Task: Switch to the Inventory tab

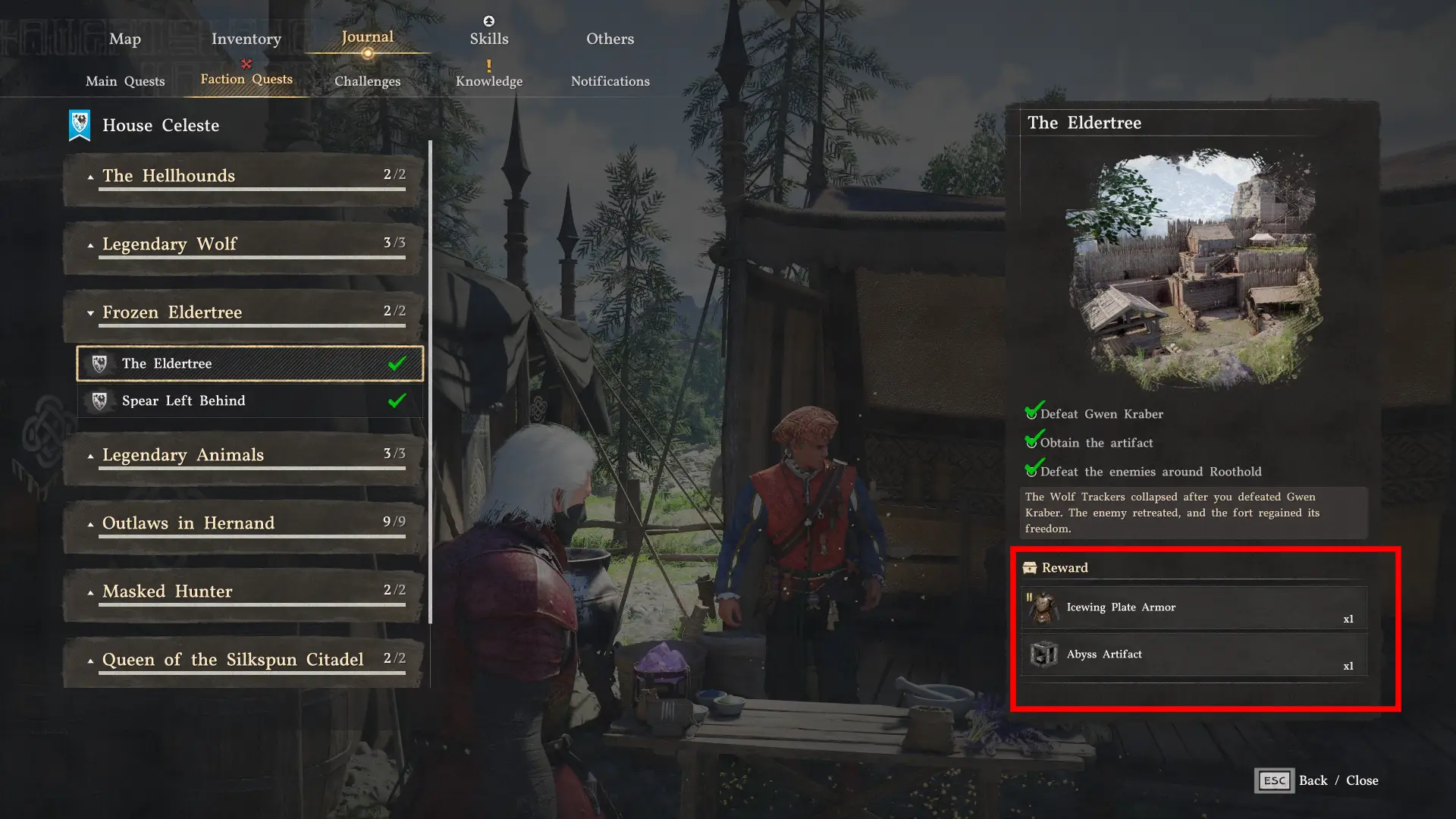Action: (246, 39)
